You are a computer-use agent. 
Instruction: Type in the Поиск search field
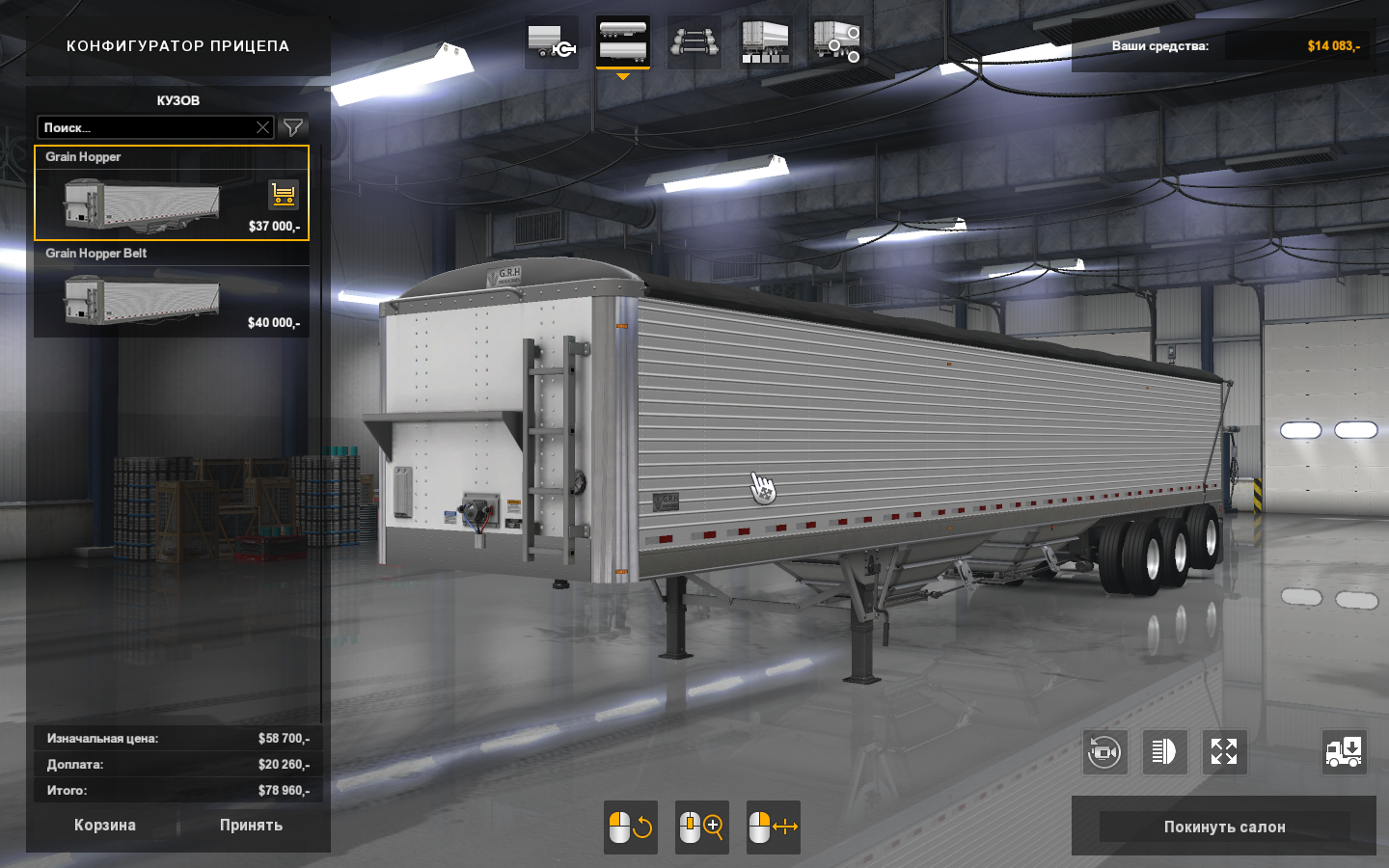[x=145, y=127]
